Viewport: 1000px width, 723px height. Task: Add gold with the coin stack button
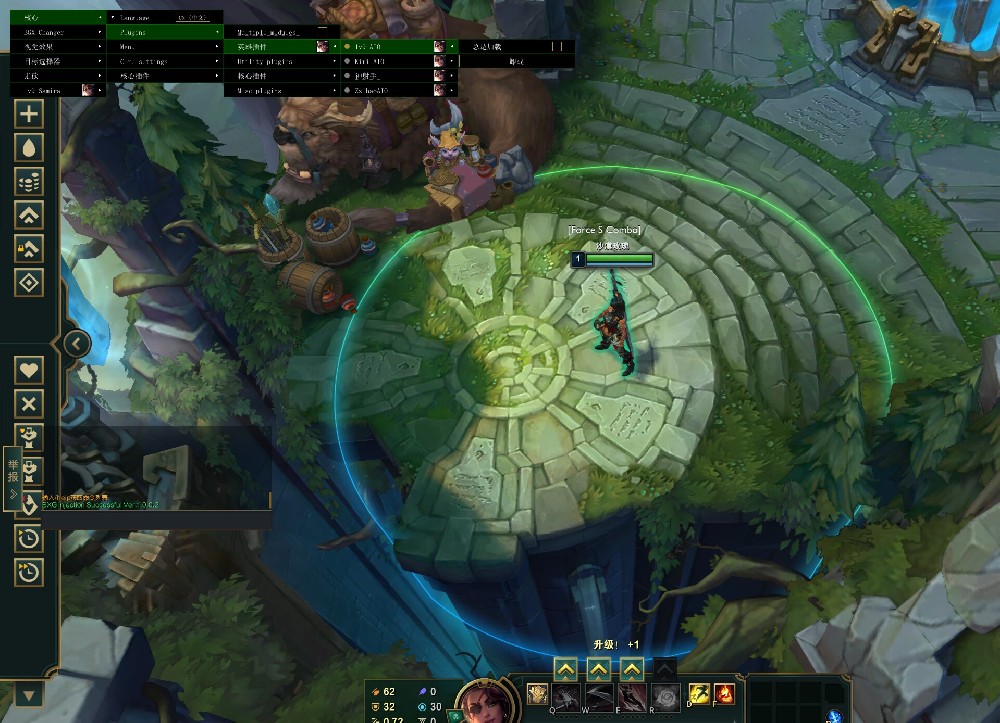(x=29, y=181)
